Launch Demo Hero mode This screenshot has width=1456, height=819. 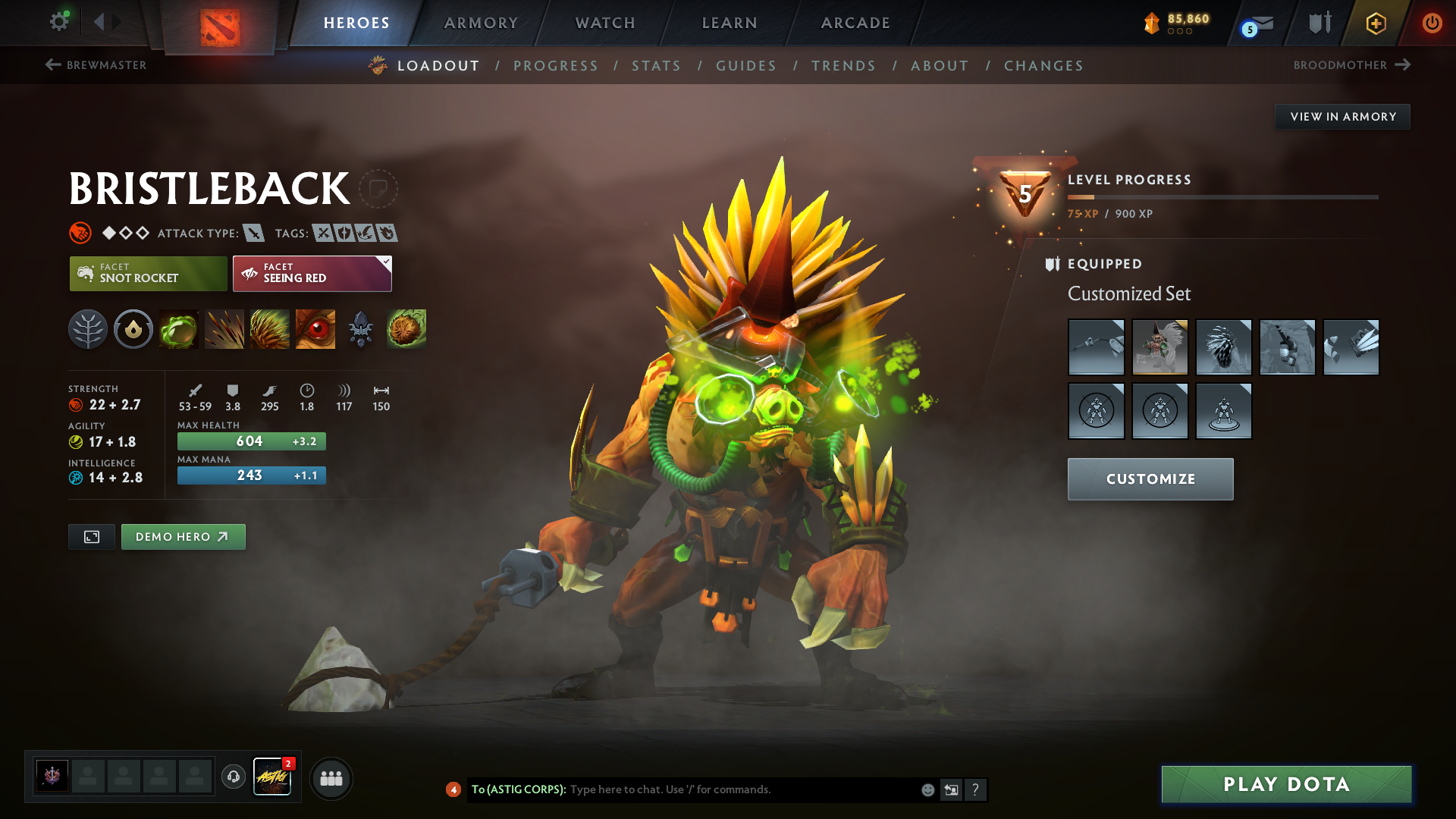click(x=183, y=537)
